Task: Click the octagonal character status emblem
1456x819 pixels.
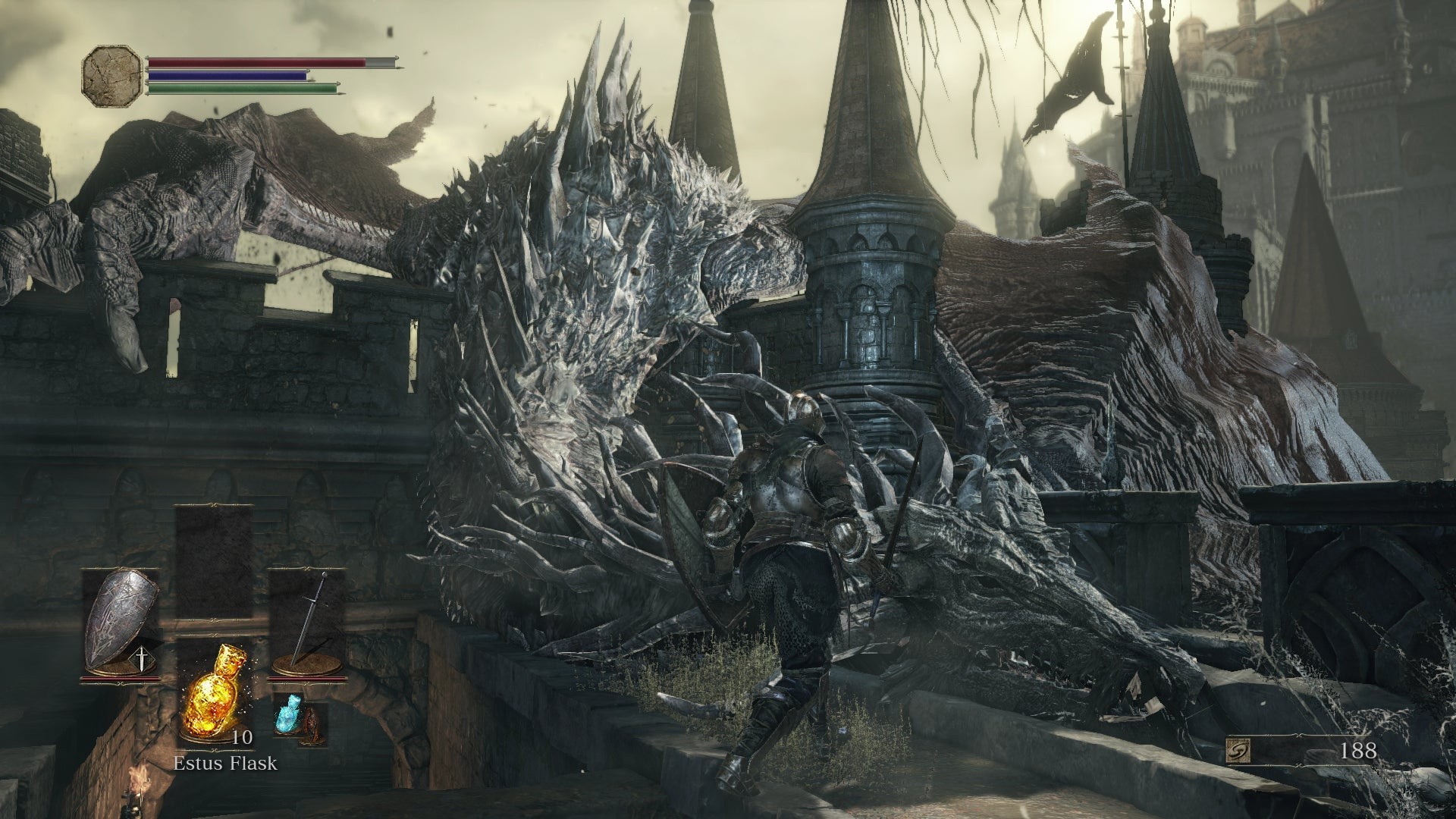Action: click(111, 74)
